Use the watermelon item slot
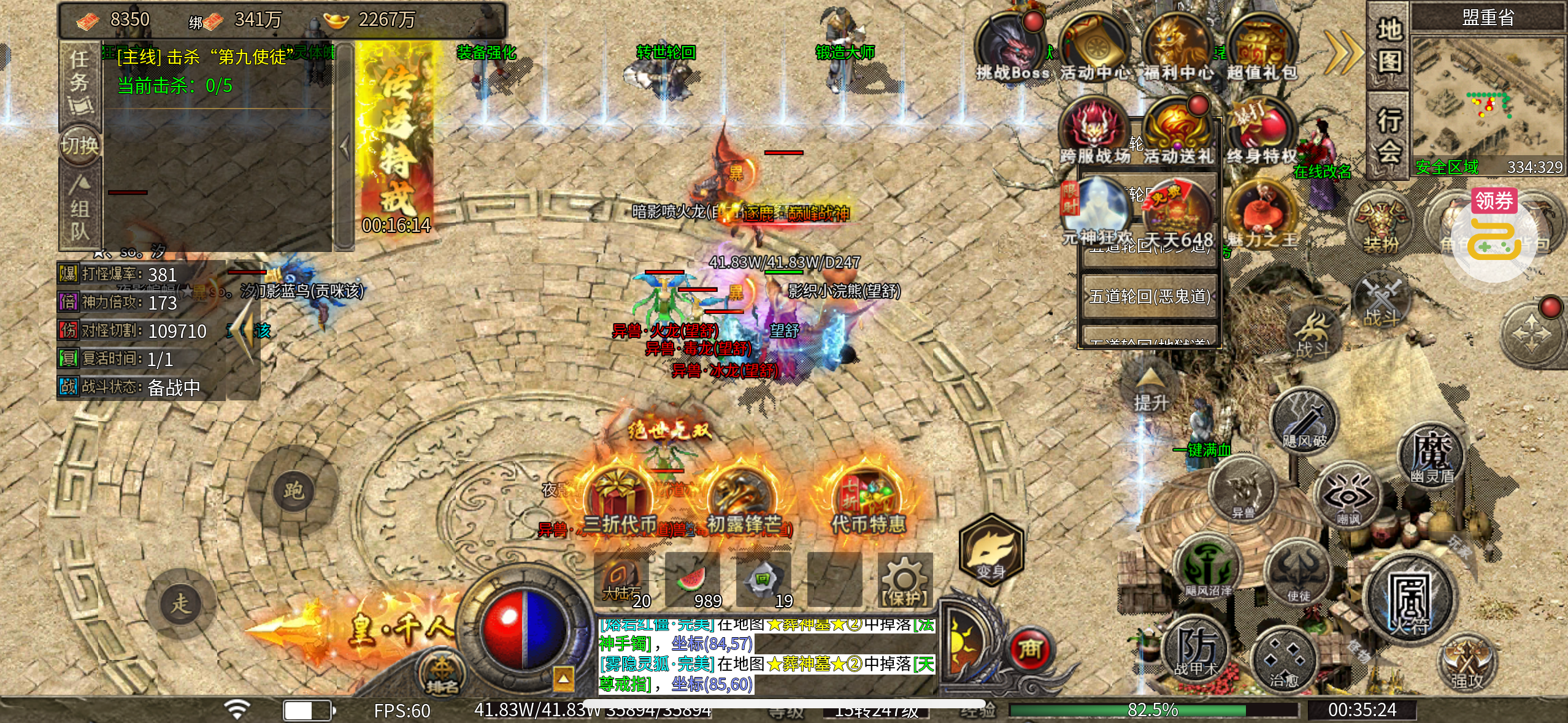Viewport: 1568px width, 723px height. point(693,580)
